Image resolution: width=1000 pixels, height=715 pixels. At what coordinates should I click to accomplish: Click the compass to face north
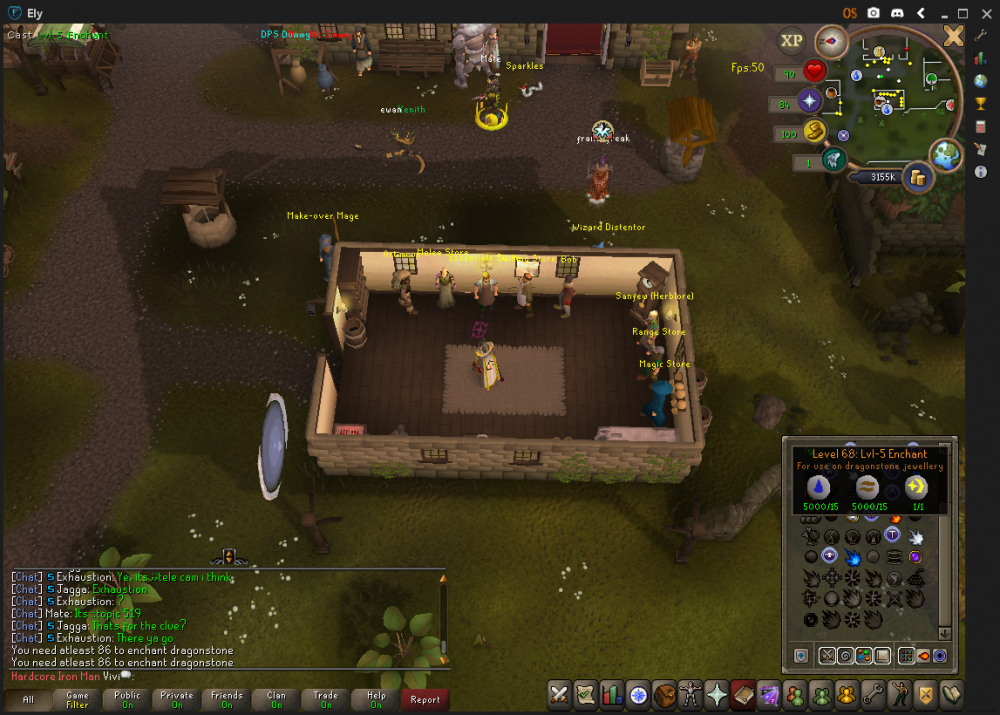coord(830,42)
